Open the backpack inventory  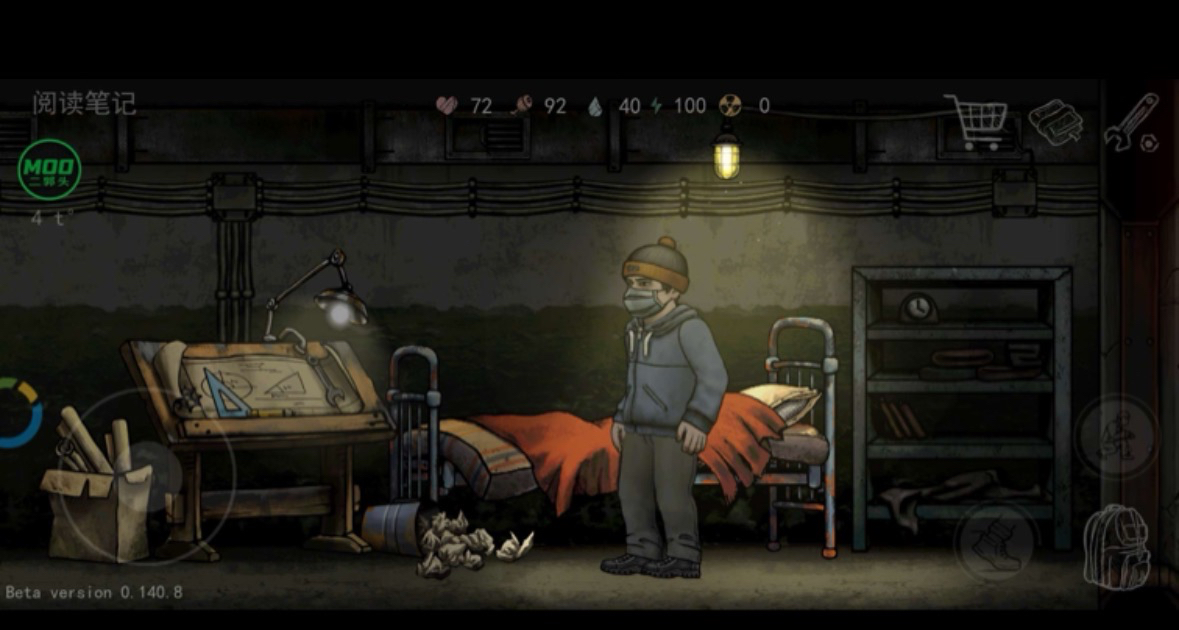click(1116, 547)
